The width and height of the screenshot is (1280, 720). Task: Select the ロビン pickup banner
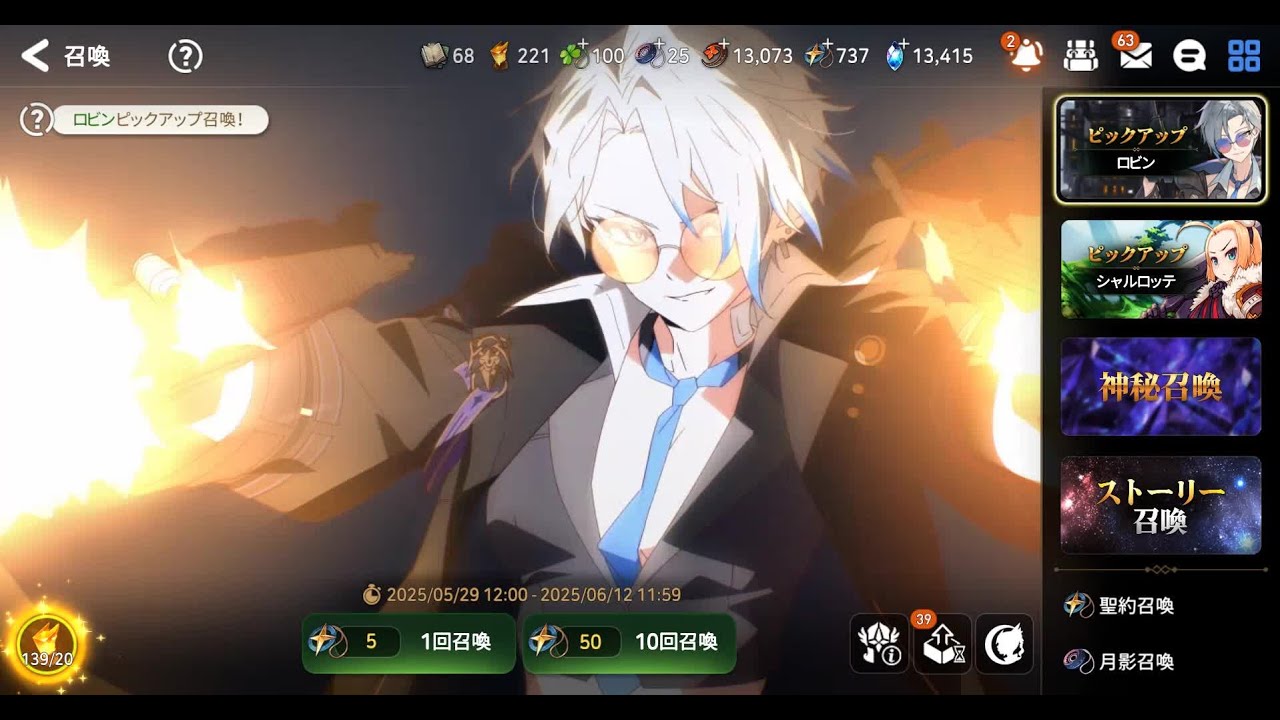tap(1160, 149)
